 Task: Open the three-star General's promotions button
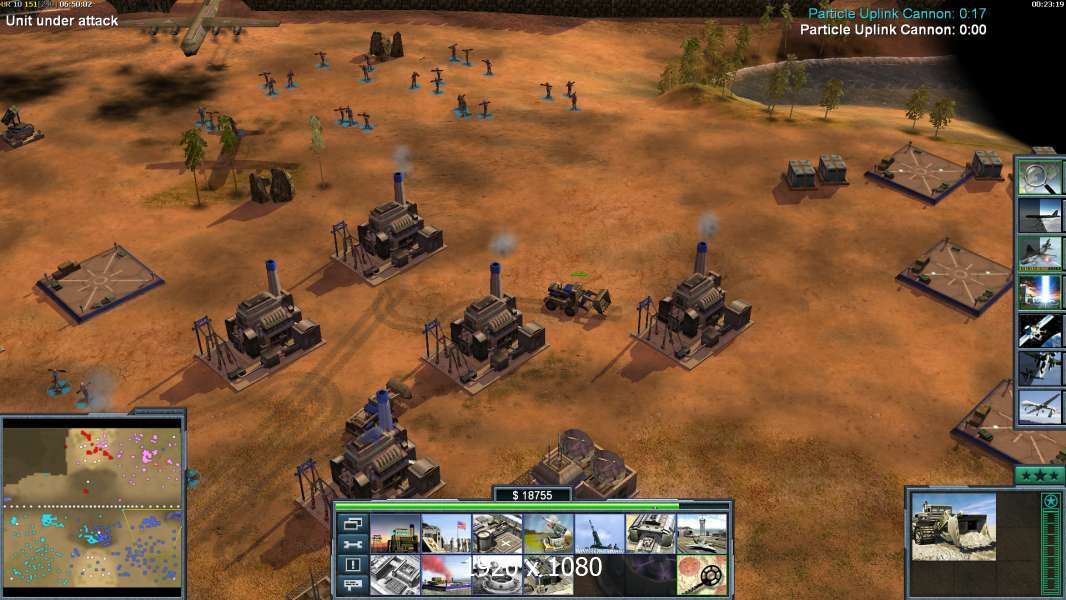[1039, 475]
